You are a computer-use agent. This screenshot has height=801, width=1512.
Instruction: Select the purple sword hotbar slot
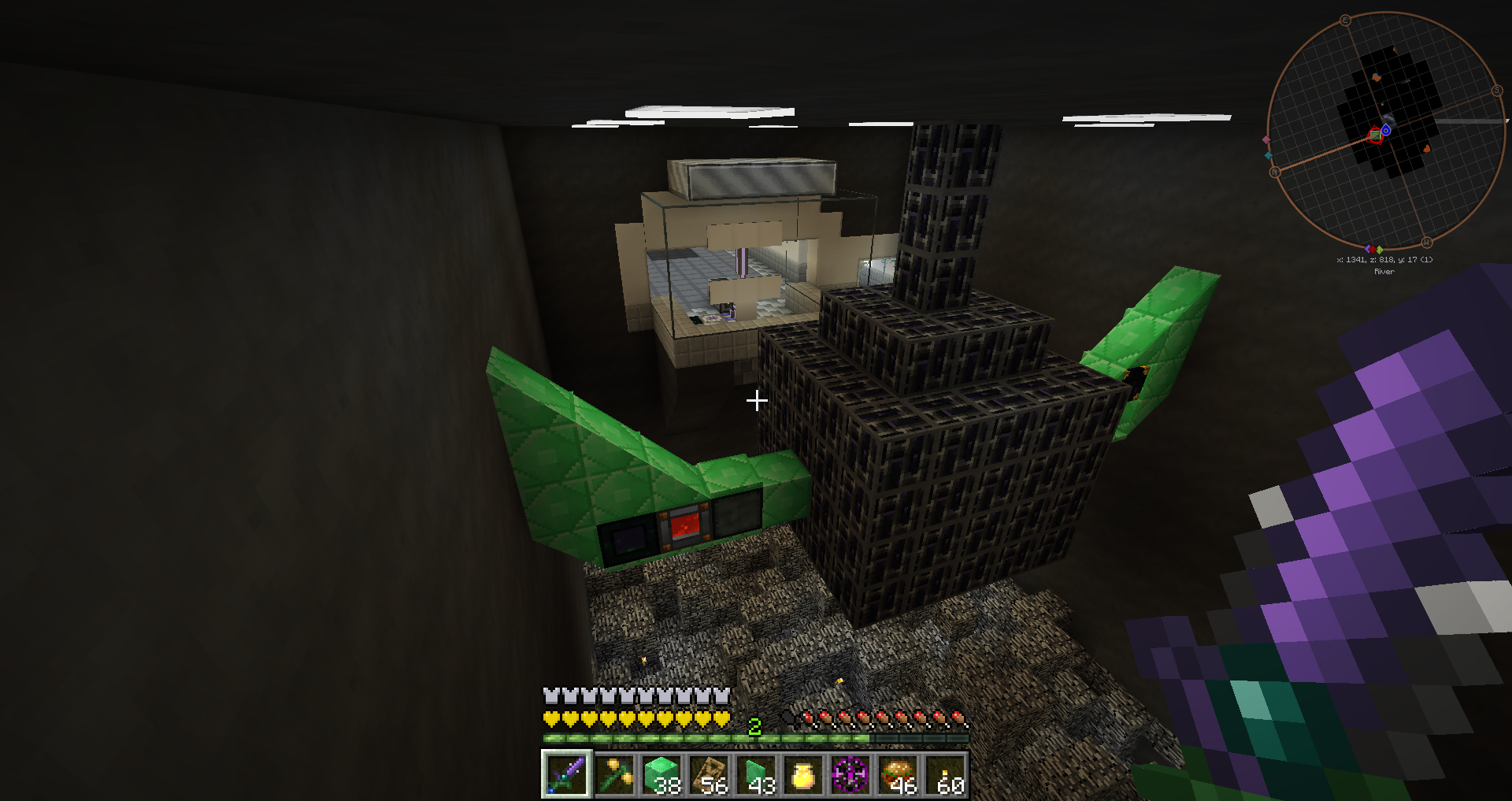pyautogui.click(x=566, y=773)
